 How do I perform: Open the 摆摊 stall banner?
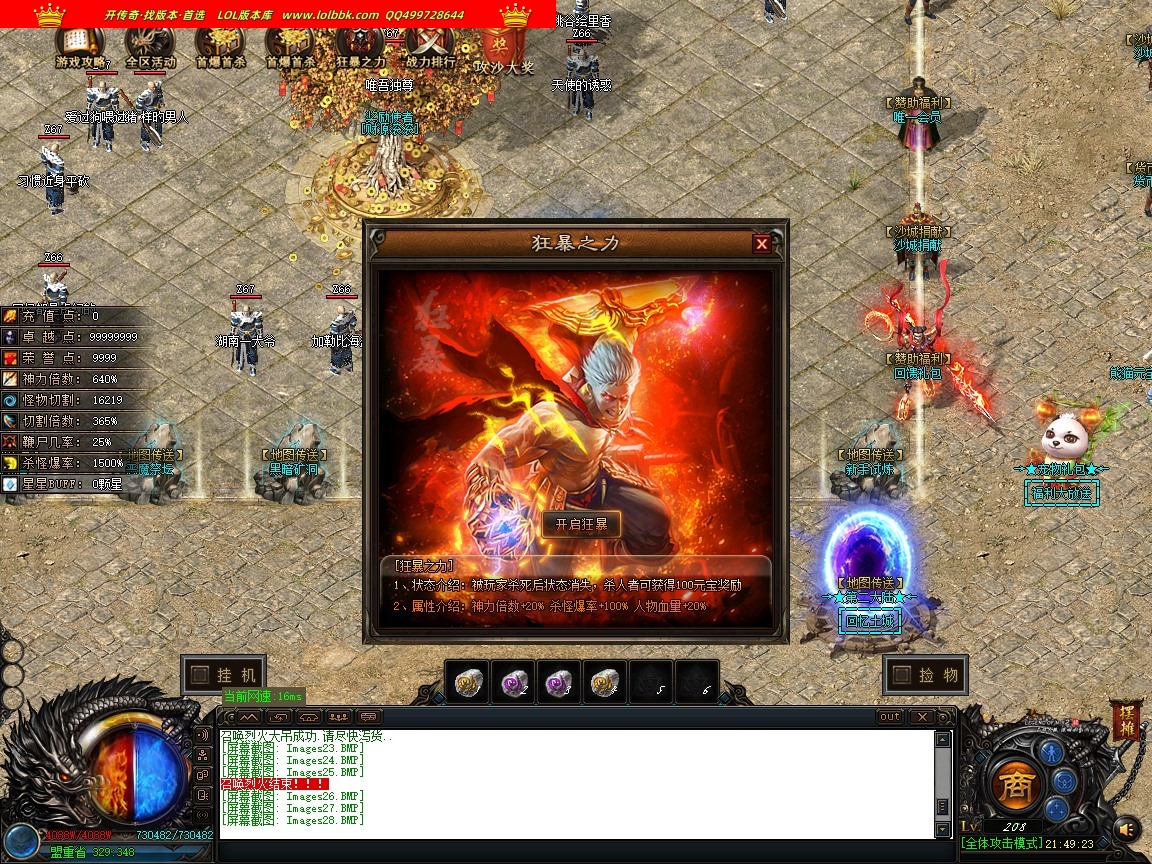click(1127, 720)
